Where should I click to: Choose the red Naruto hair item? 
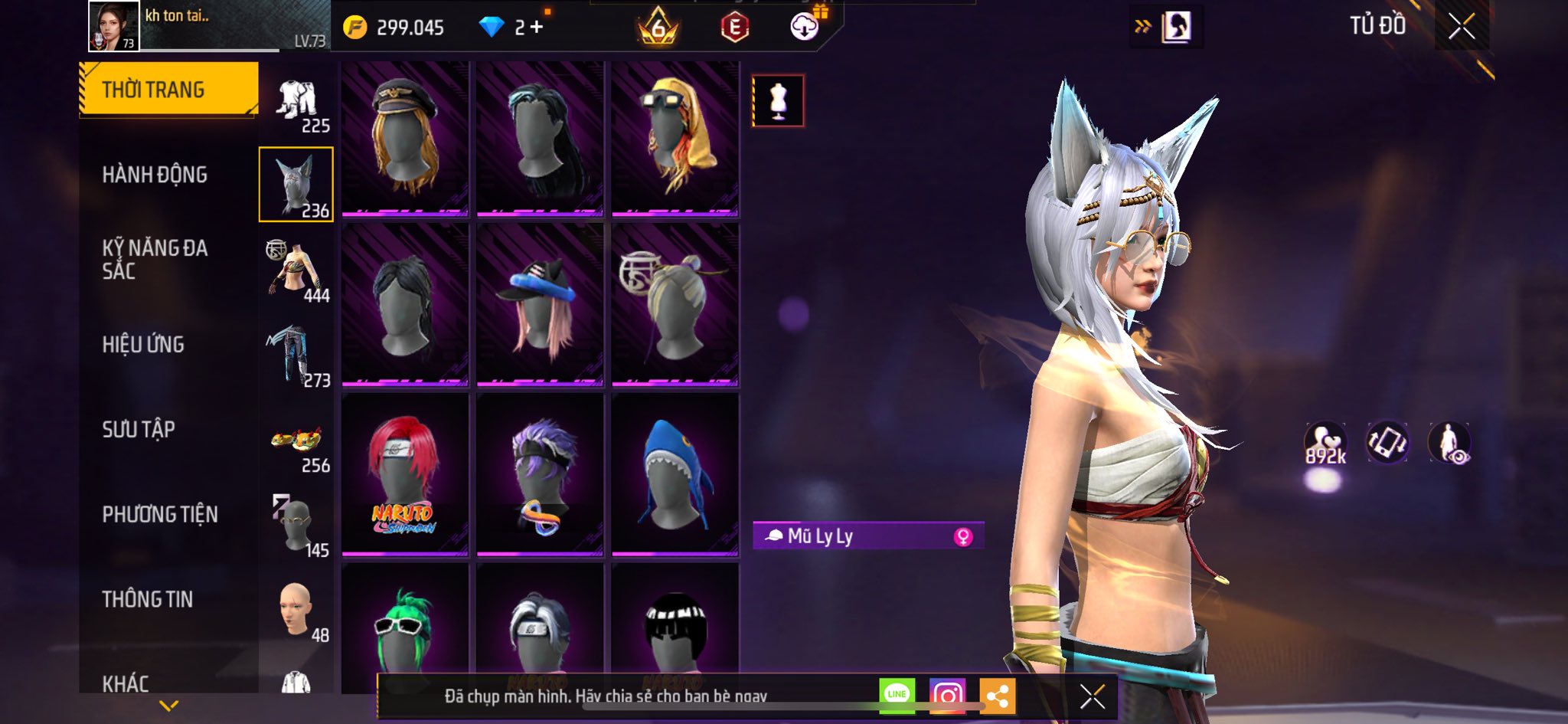[404, 473]
